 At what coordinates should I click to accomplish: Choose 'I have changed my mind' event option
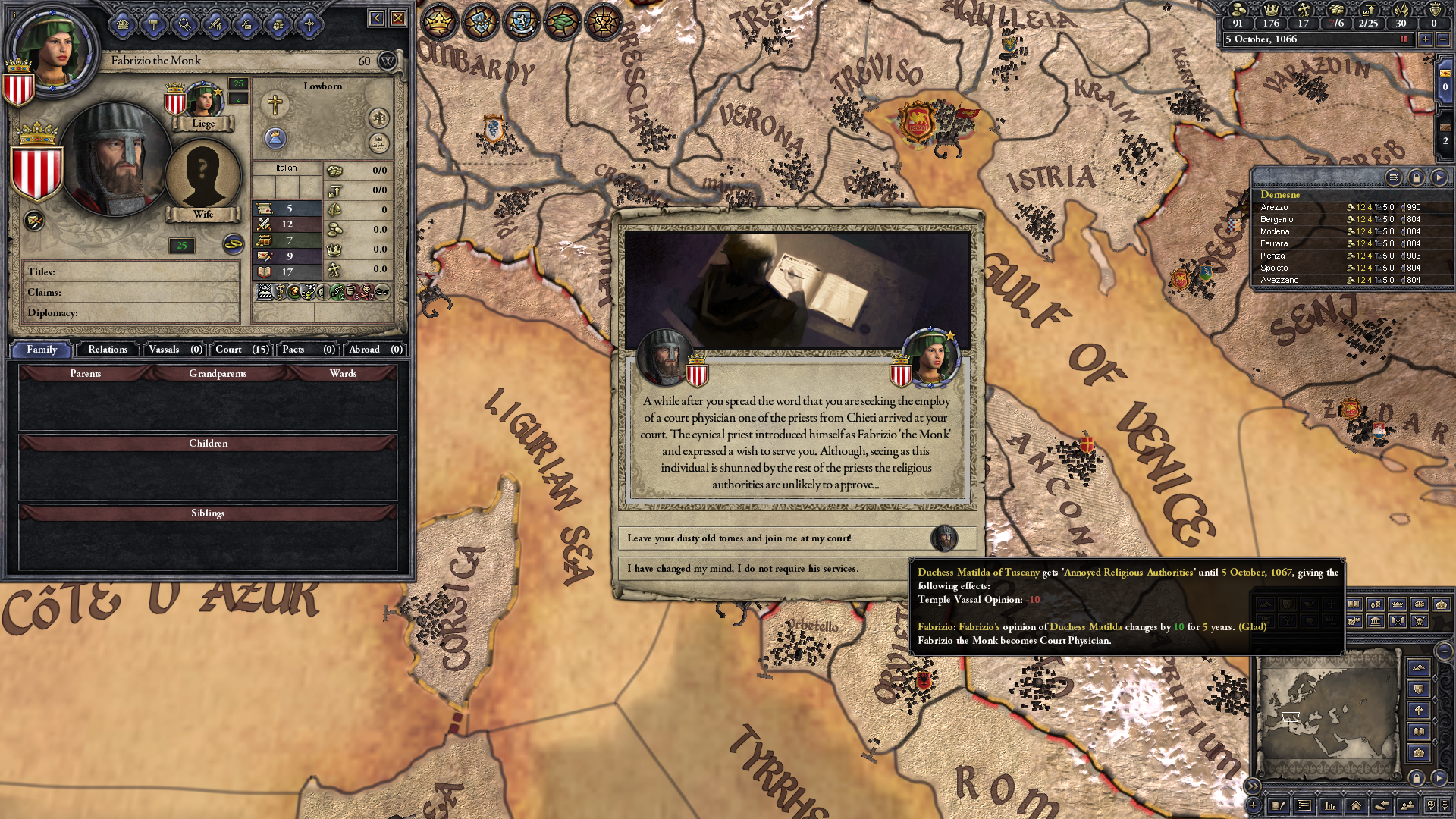point(758,568)
